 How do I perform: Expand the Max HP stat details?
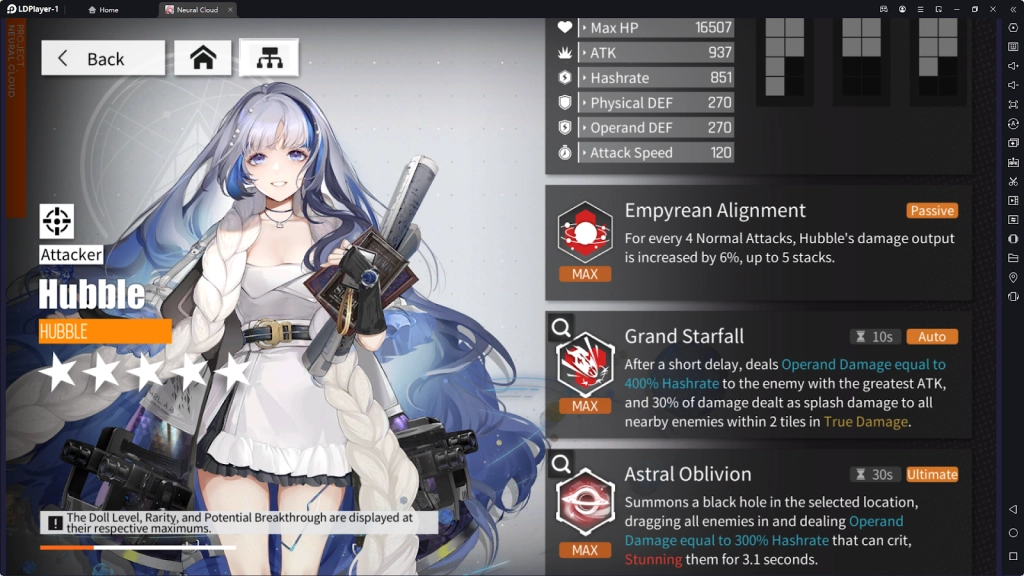coord(656,27)
